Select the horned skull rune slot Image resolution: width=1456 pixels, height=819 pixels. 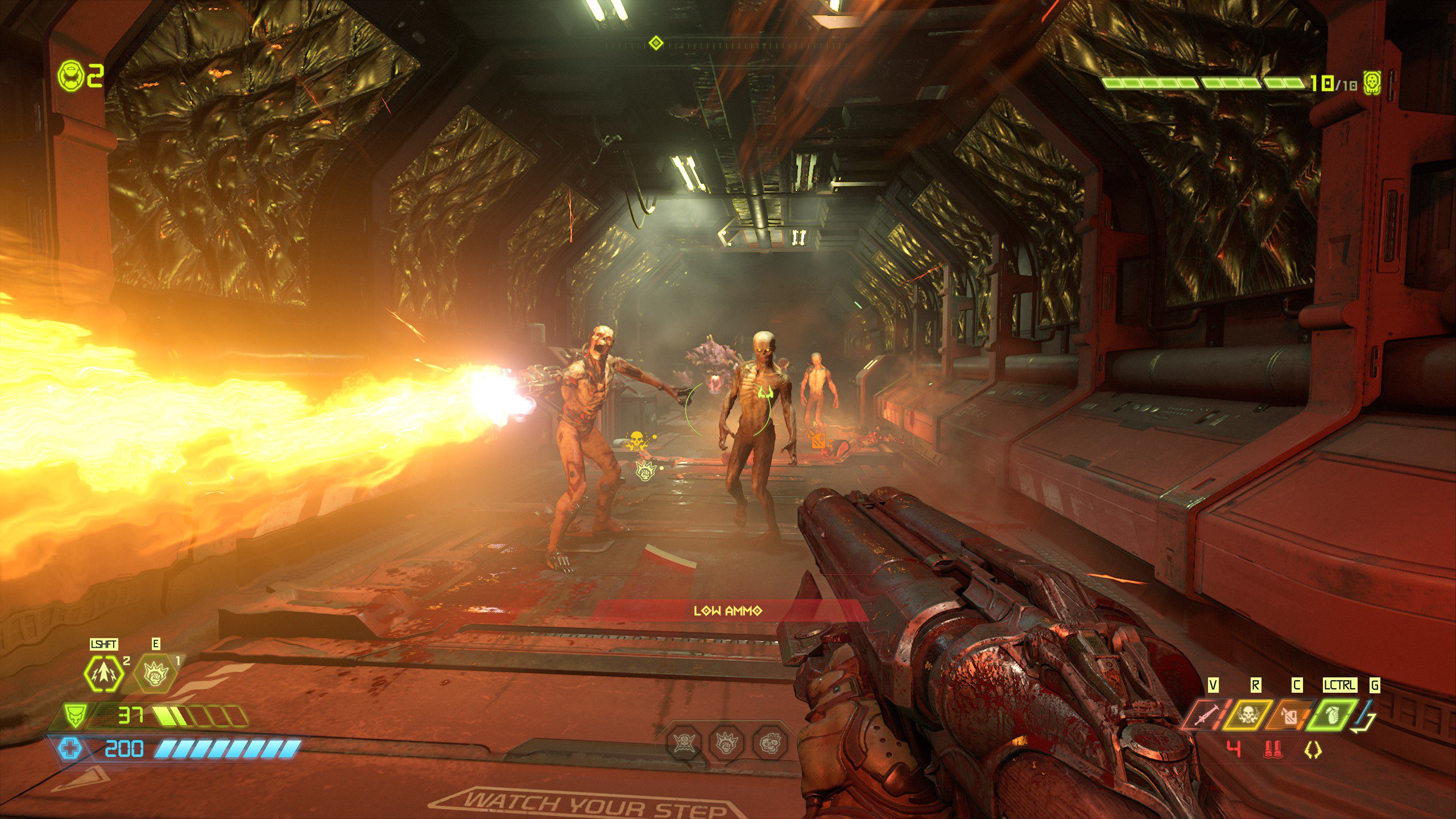pyautogui.click(x=684, y=742)
